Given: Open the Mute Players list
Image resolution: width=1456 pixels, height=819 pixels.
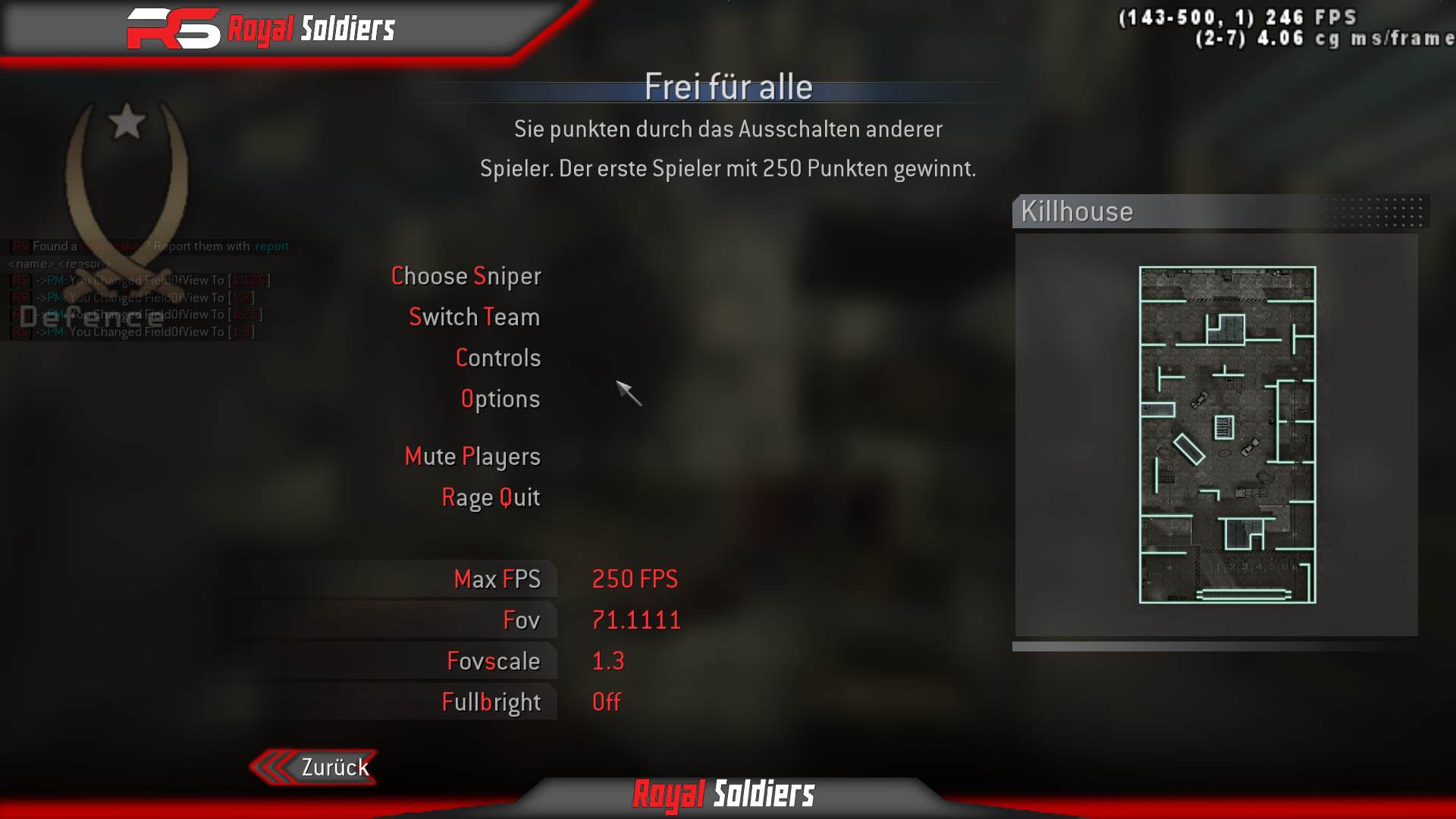Looking at the screenshot, I should click(472, 457).
